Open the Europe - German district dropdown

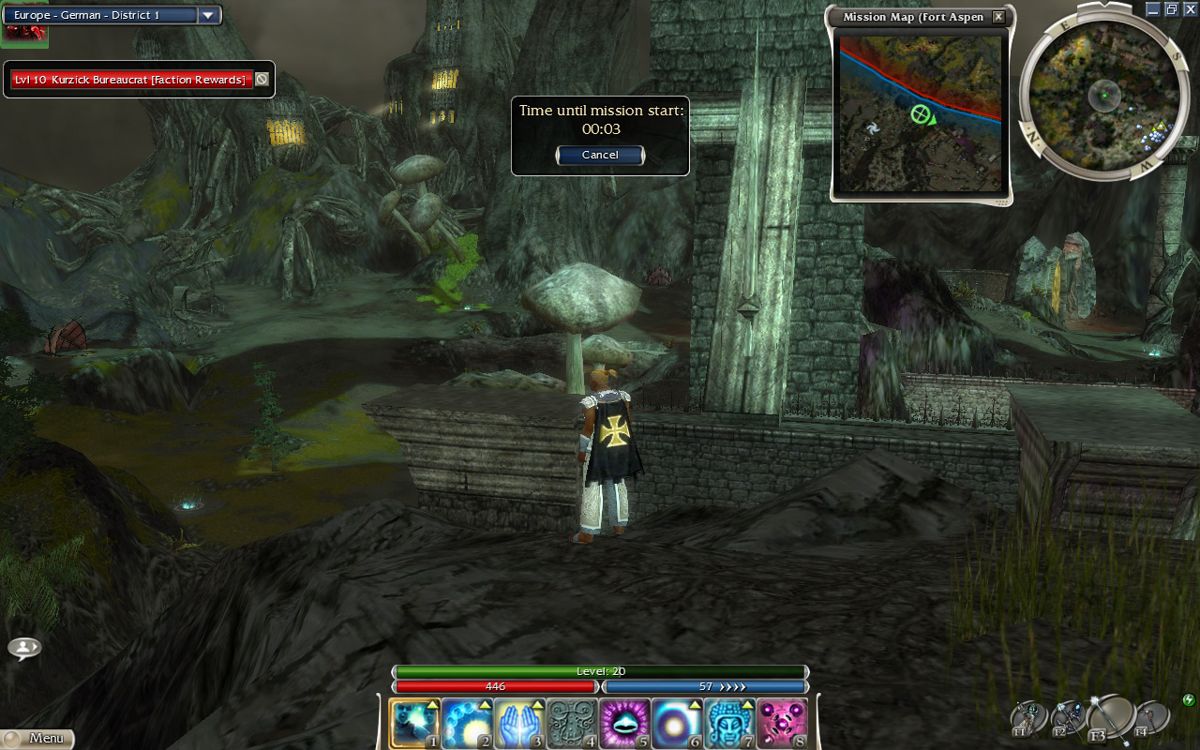point(208,15)
